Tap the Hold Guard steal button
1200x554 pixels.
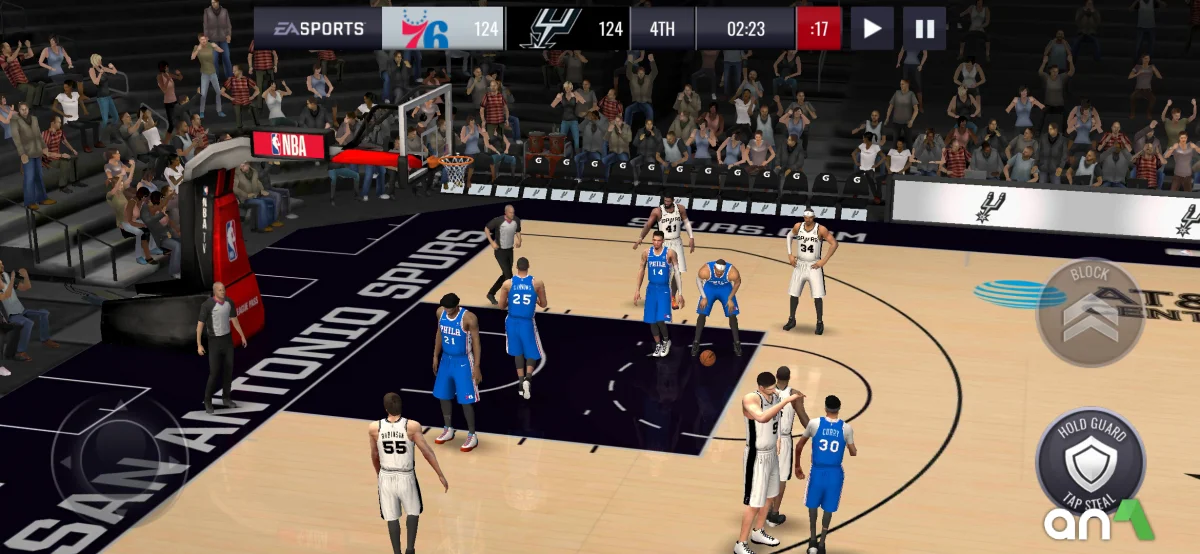pyautogui.click(x=1090, y=460)
